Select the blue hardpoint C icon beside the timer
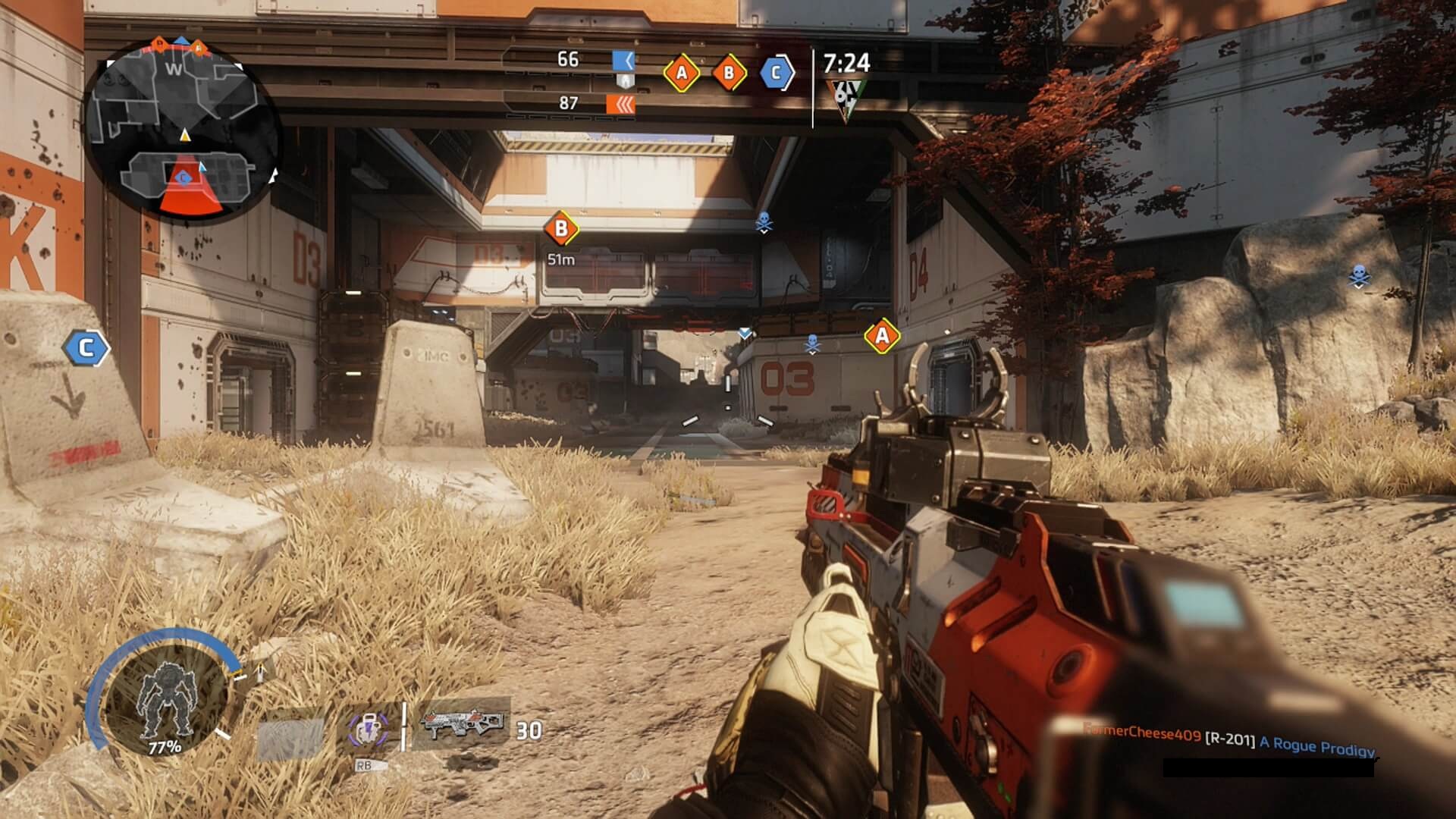 pyautogui.click(x=776, y=73)
